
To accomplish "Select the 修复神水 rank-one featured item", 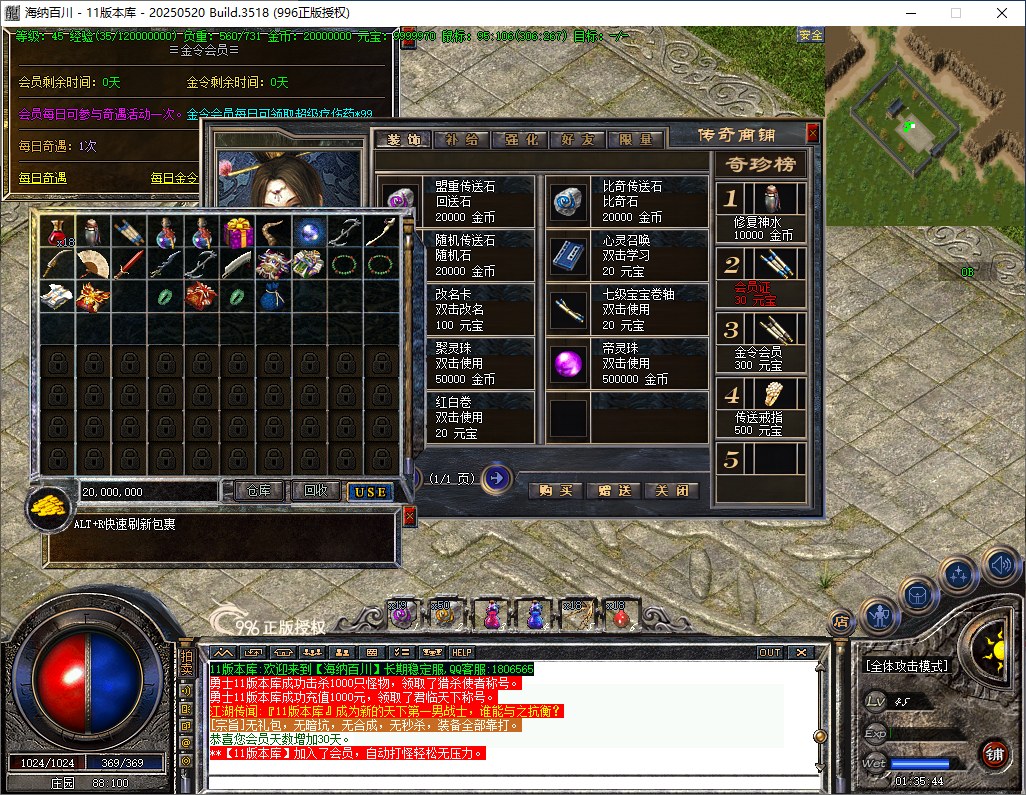I will coord(761,211).
